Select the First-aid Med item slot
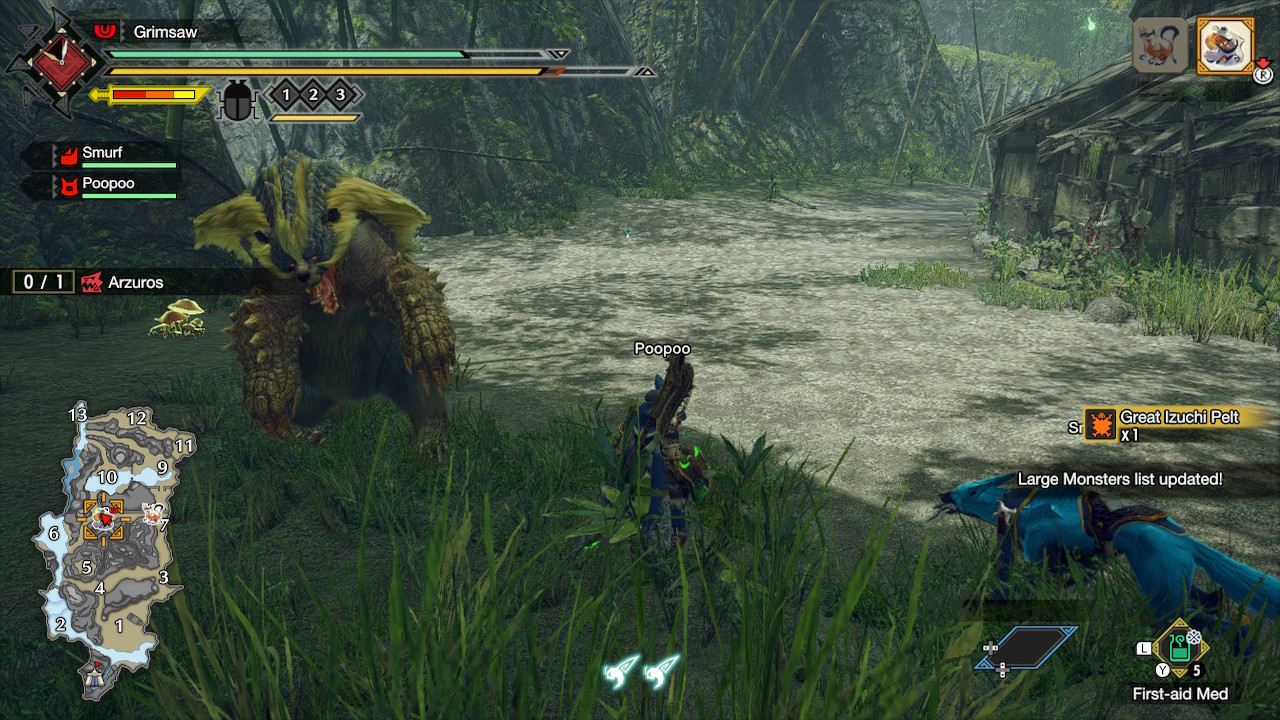The image size is (1280, 720). [1180, 648]
